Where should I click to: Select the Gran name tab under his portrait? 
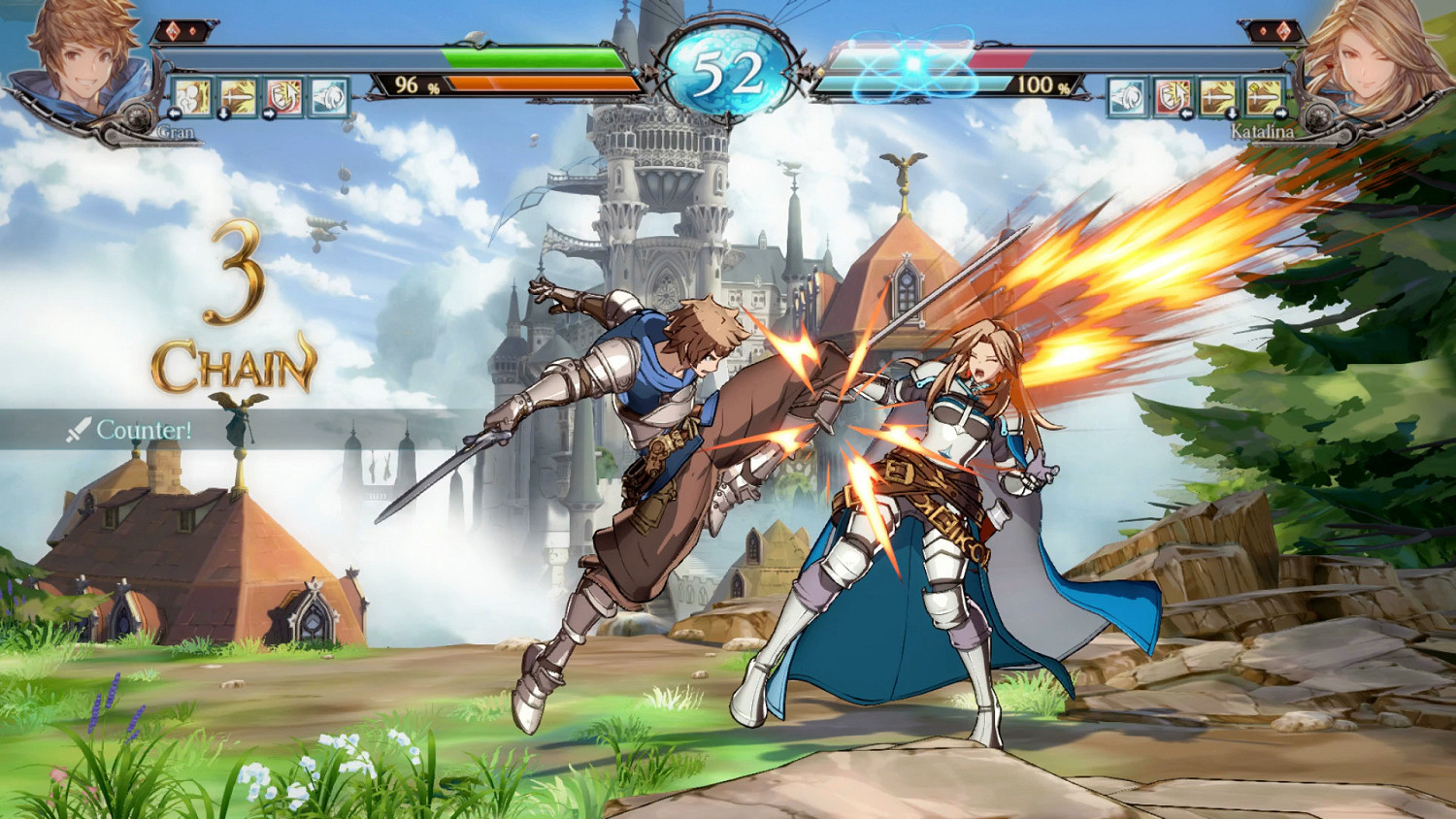(x=176, y=130)
